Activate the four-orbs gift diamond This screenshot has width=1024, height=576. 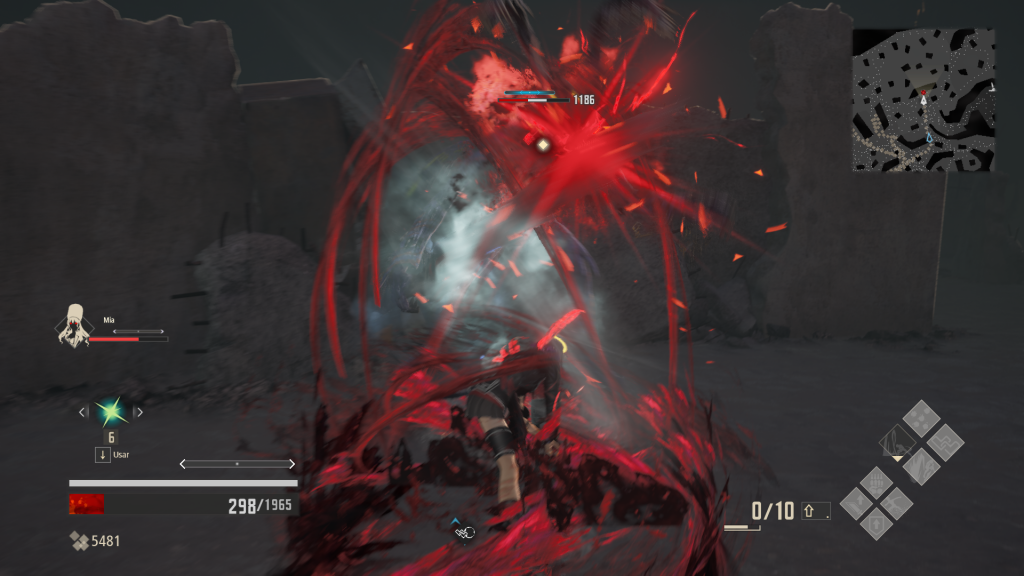tap(921, 417)
